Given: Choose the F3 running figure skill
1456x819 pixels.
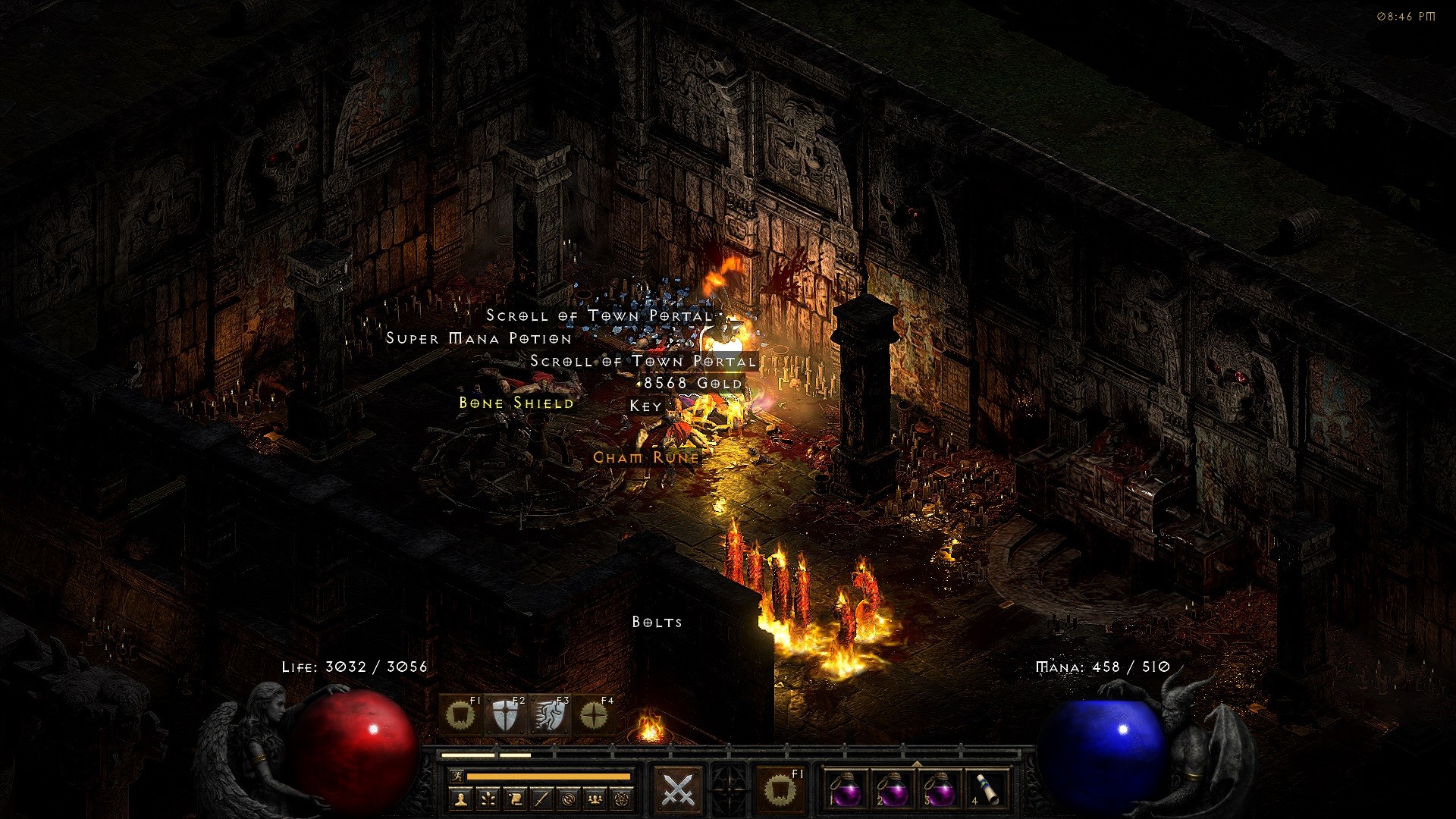Looking at the screenshot, I should tap(549, 715).
